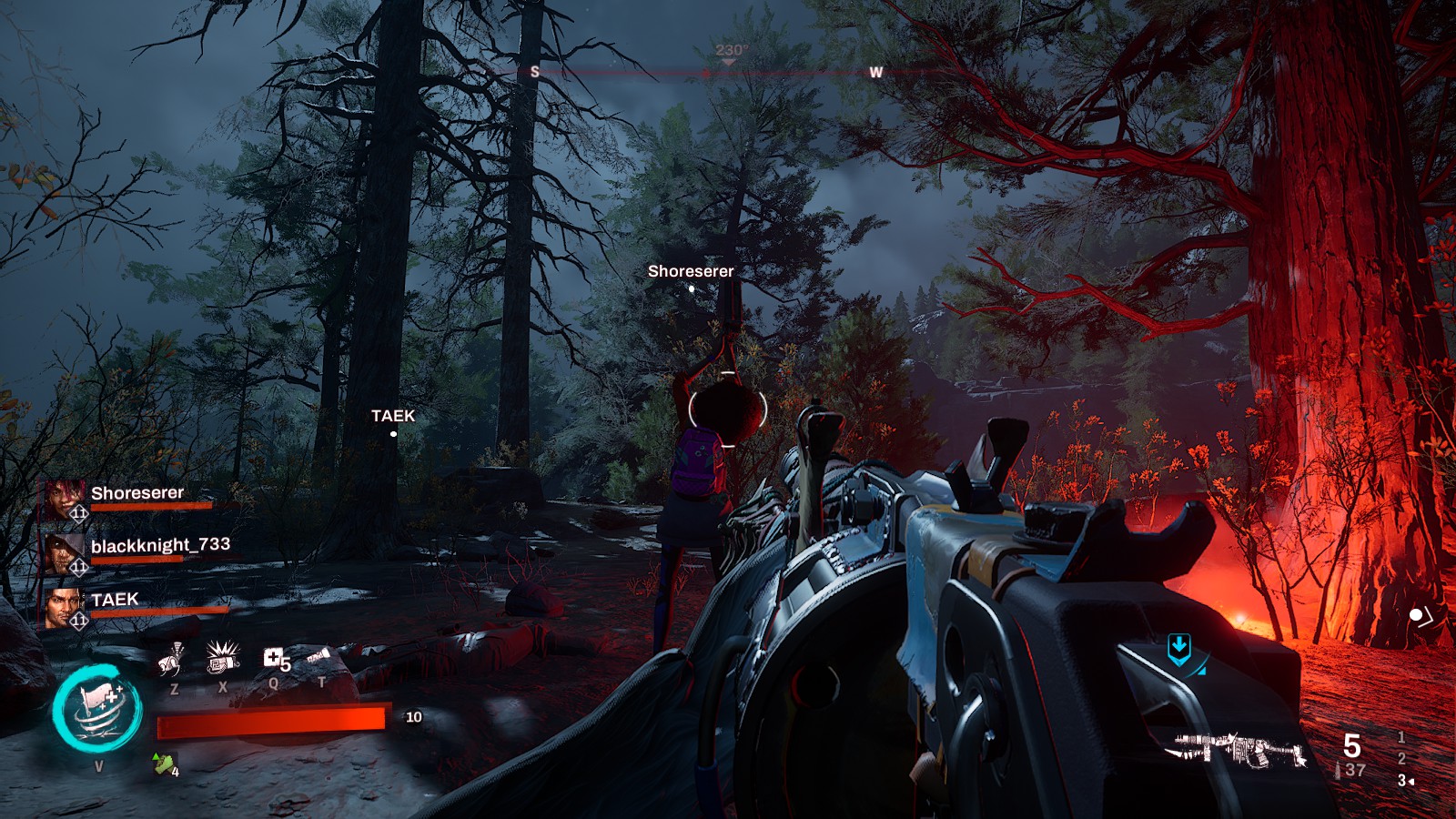Activate the flag ultimate ability

click(x=97, y=709)
